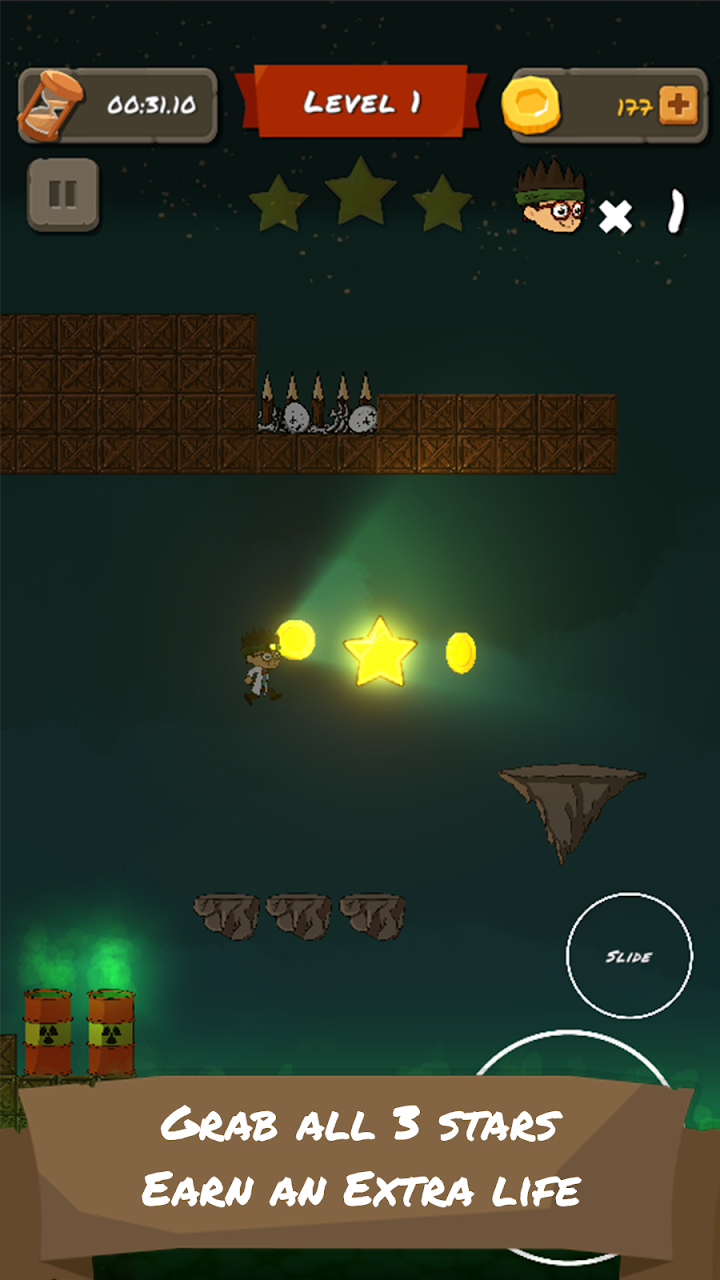Image resolution: width=720 pixels, height=1280 pixels.
Task: Pause the game with the pause button
Action: tap(63, 194)
